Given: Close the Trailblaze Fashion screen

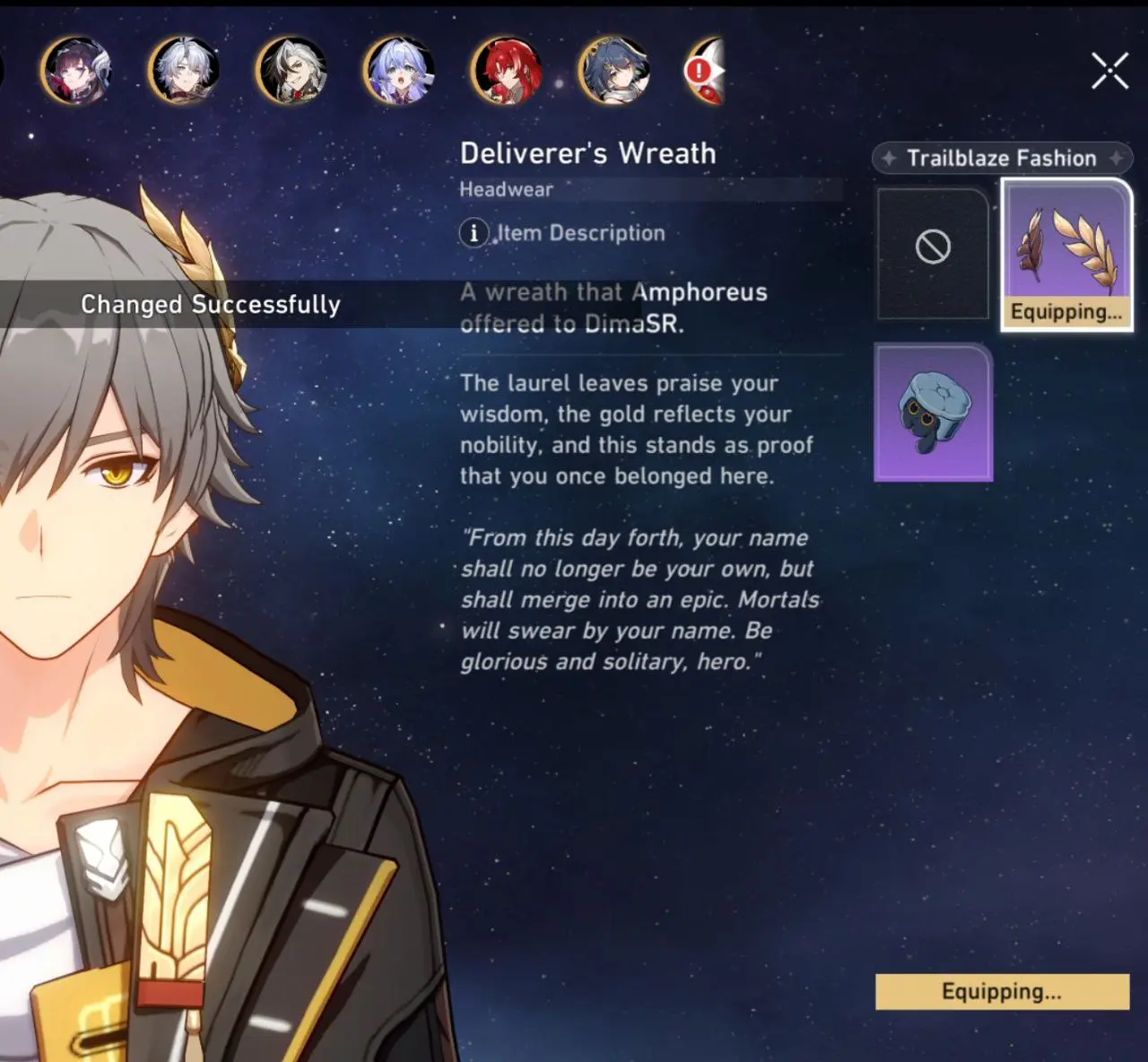Looking at the screenshot, I should 1109,71.
